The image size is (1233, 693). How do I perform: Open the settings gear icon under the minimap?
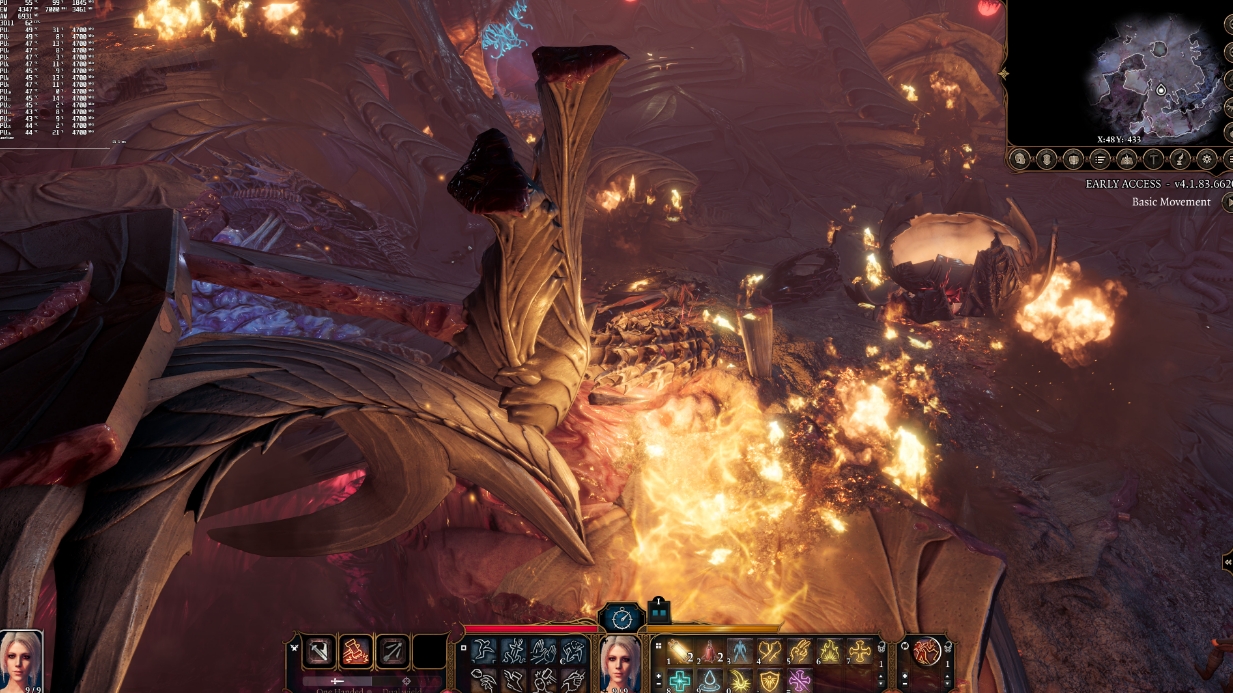click(x=1207, y=159)
